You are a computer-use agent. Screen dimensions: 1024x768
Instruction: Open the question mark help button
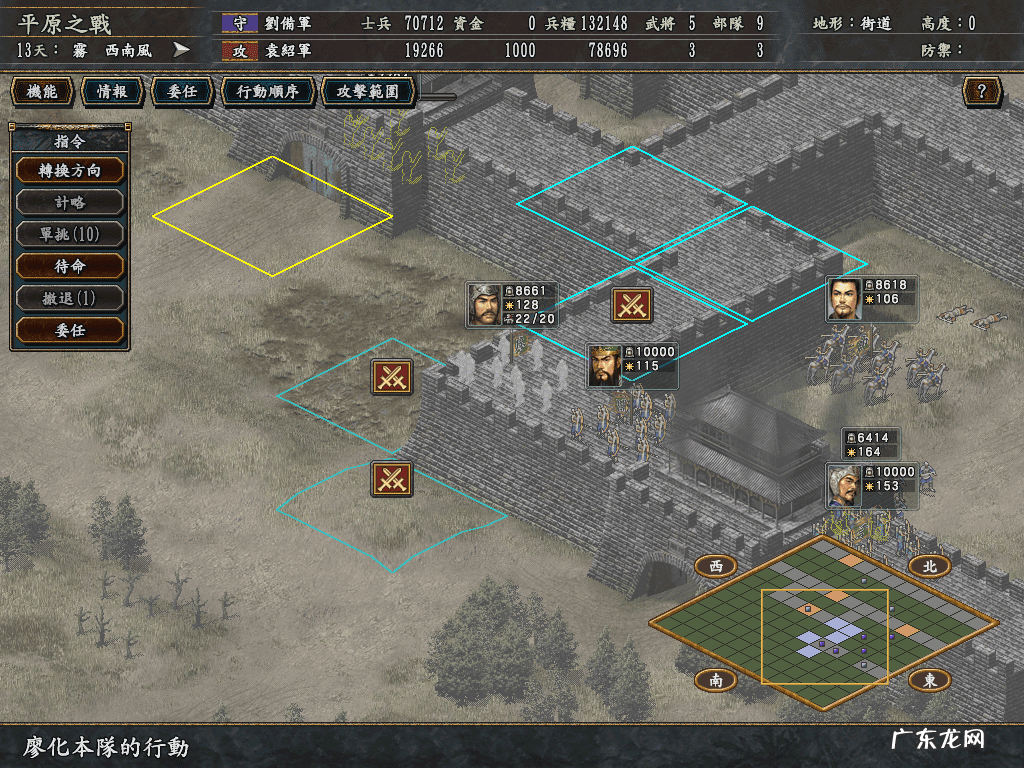[982, 92]
